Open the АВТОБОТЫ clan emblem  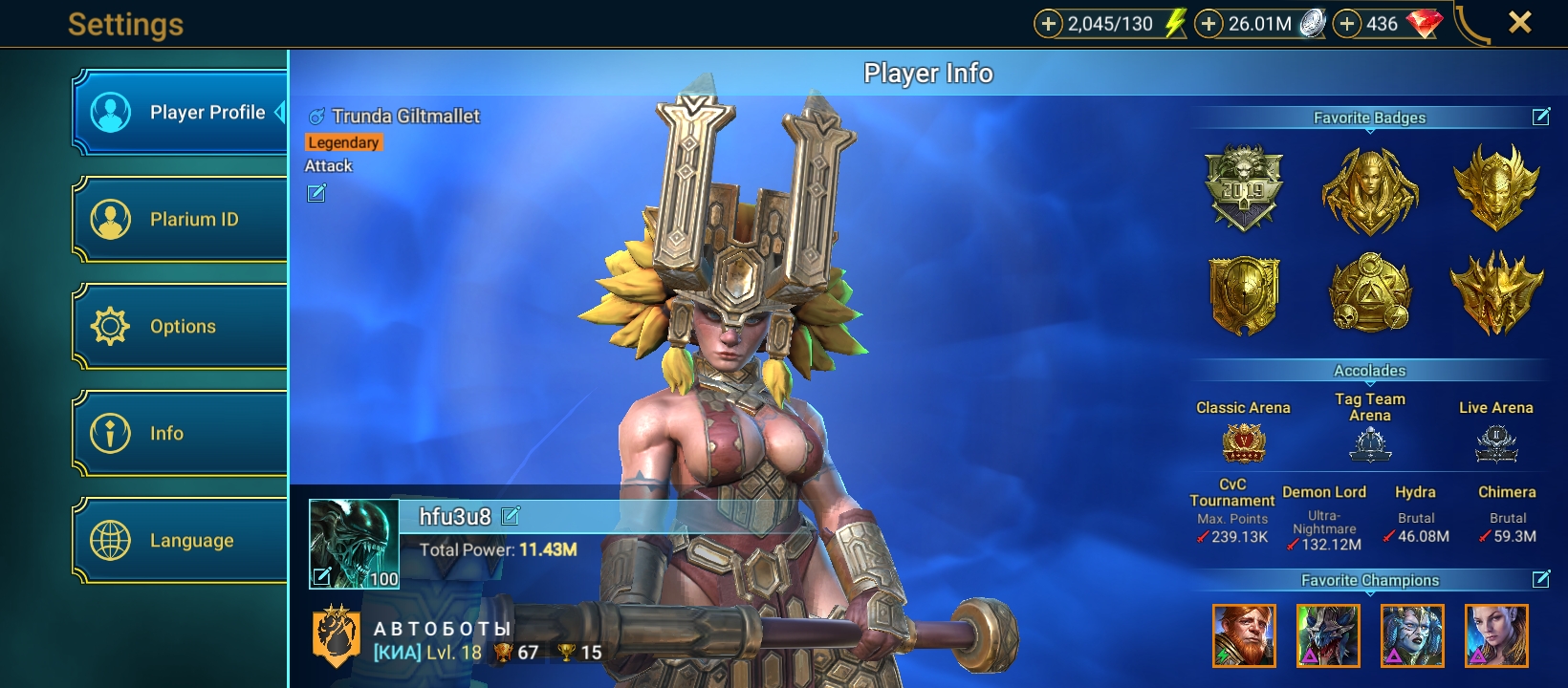[337, 635]
